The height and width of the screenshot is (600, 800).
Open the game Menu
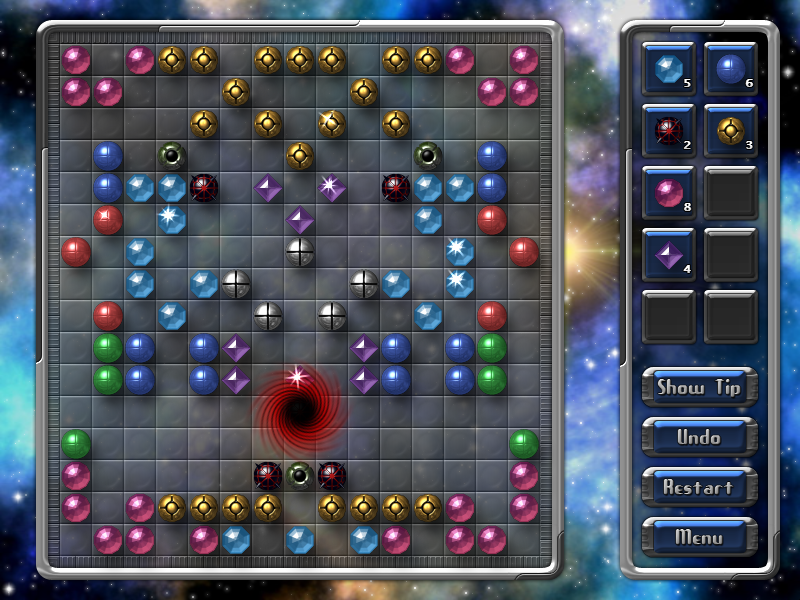point(699,537)
